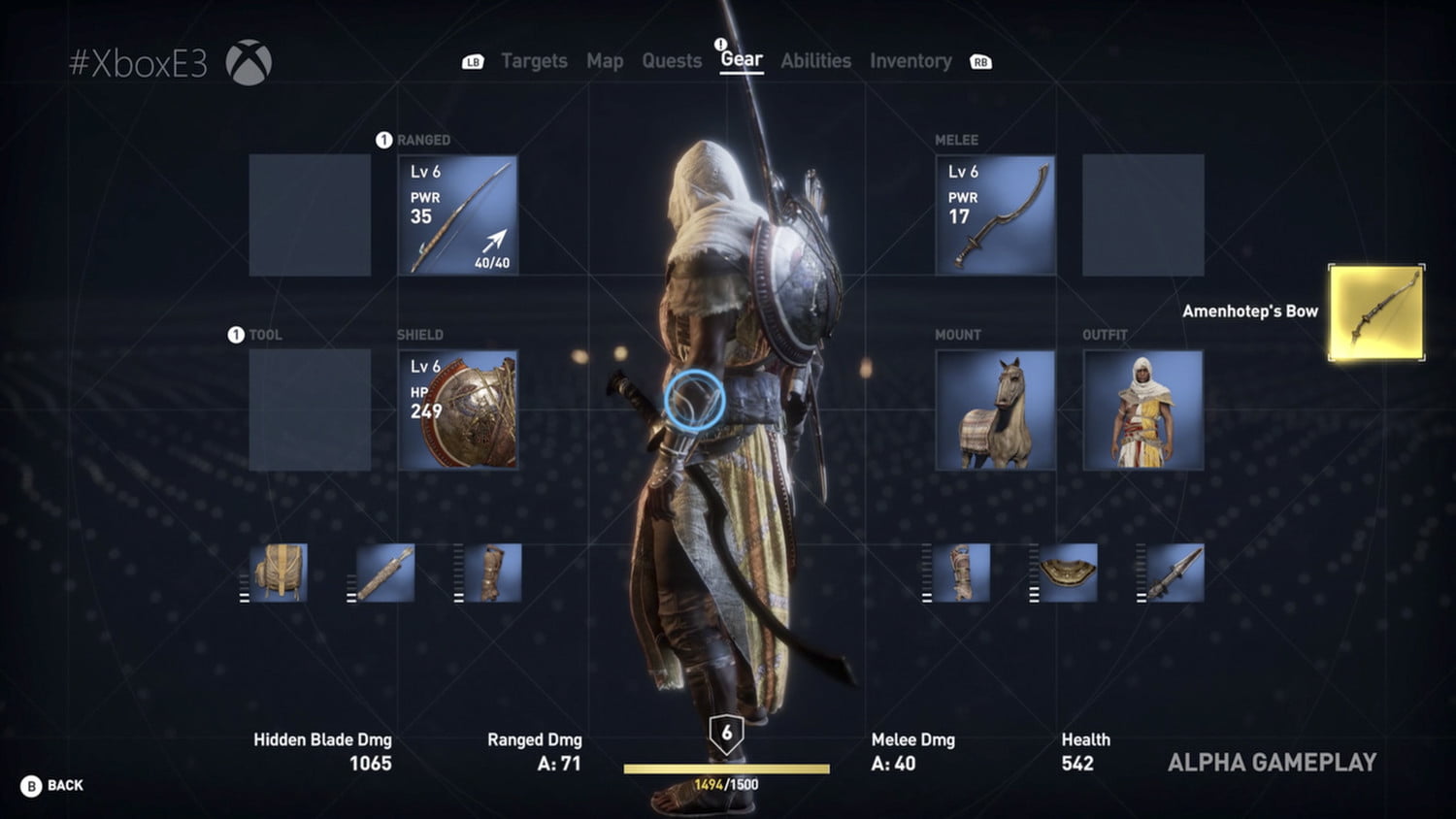Switch to the Quests screen
This screenshot has height=819, width=1456.
[x=671, y=61]
